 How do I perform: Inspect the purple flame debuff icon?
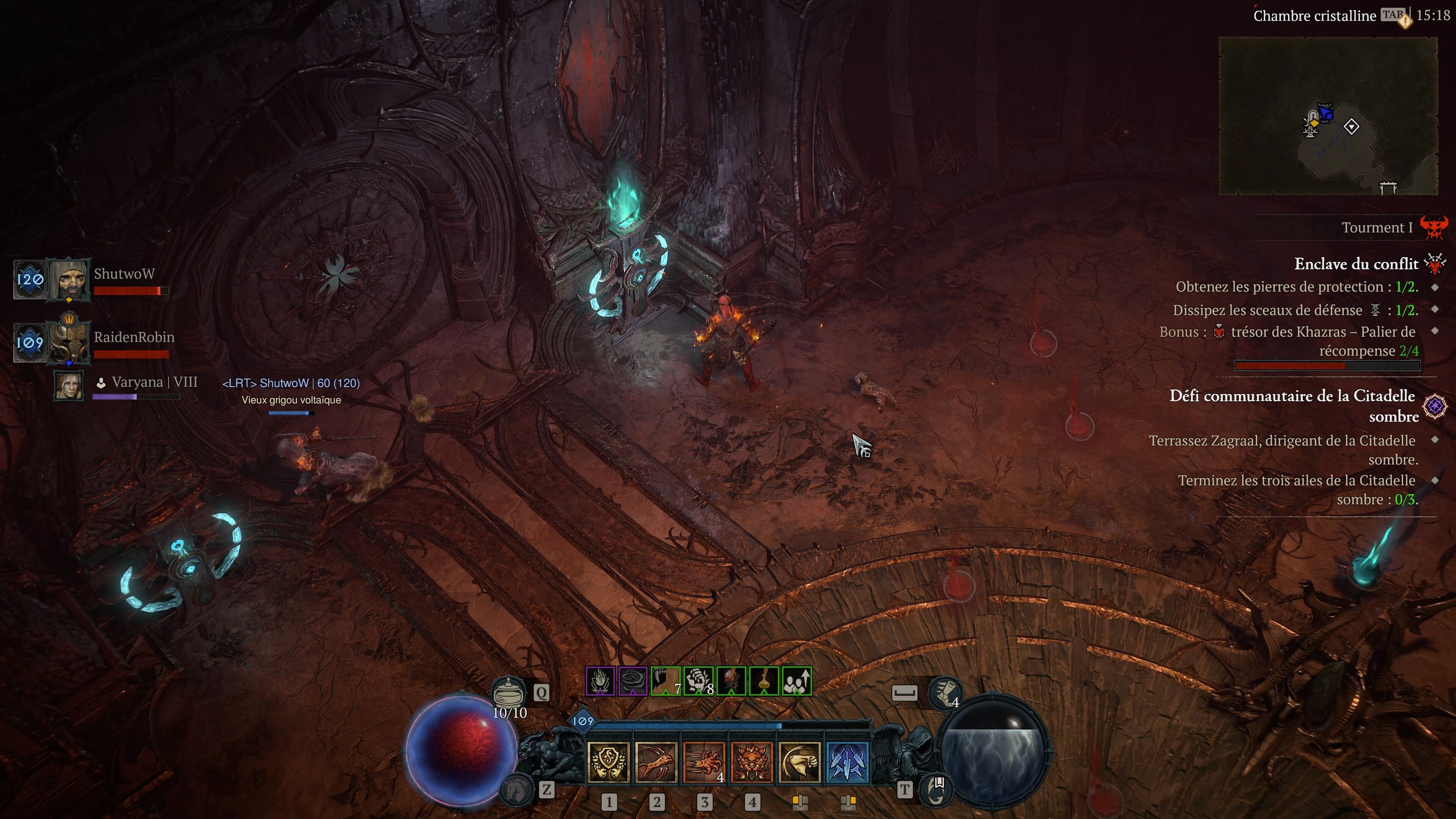[x=600, y=681]
